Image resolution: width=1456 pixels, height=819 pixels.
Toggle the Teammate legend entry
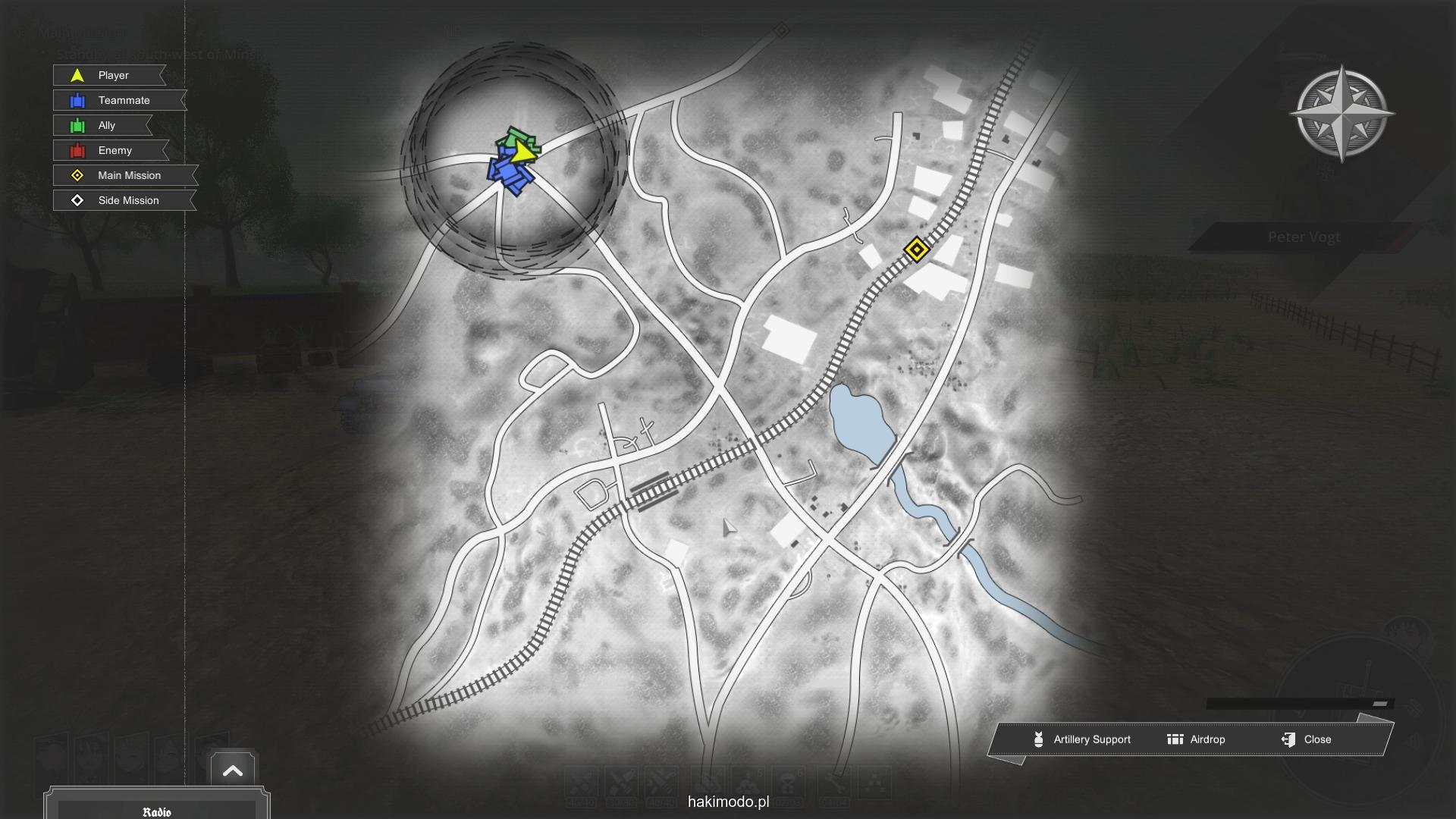click(x=120, y=100)
